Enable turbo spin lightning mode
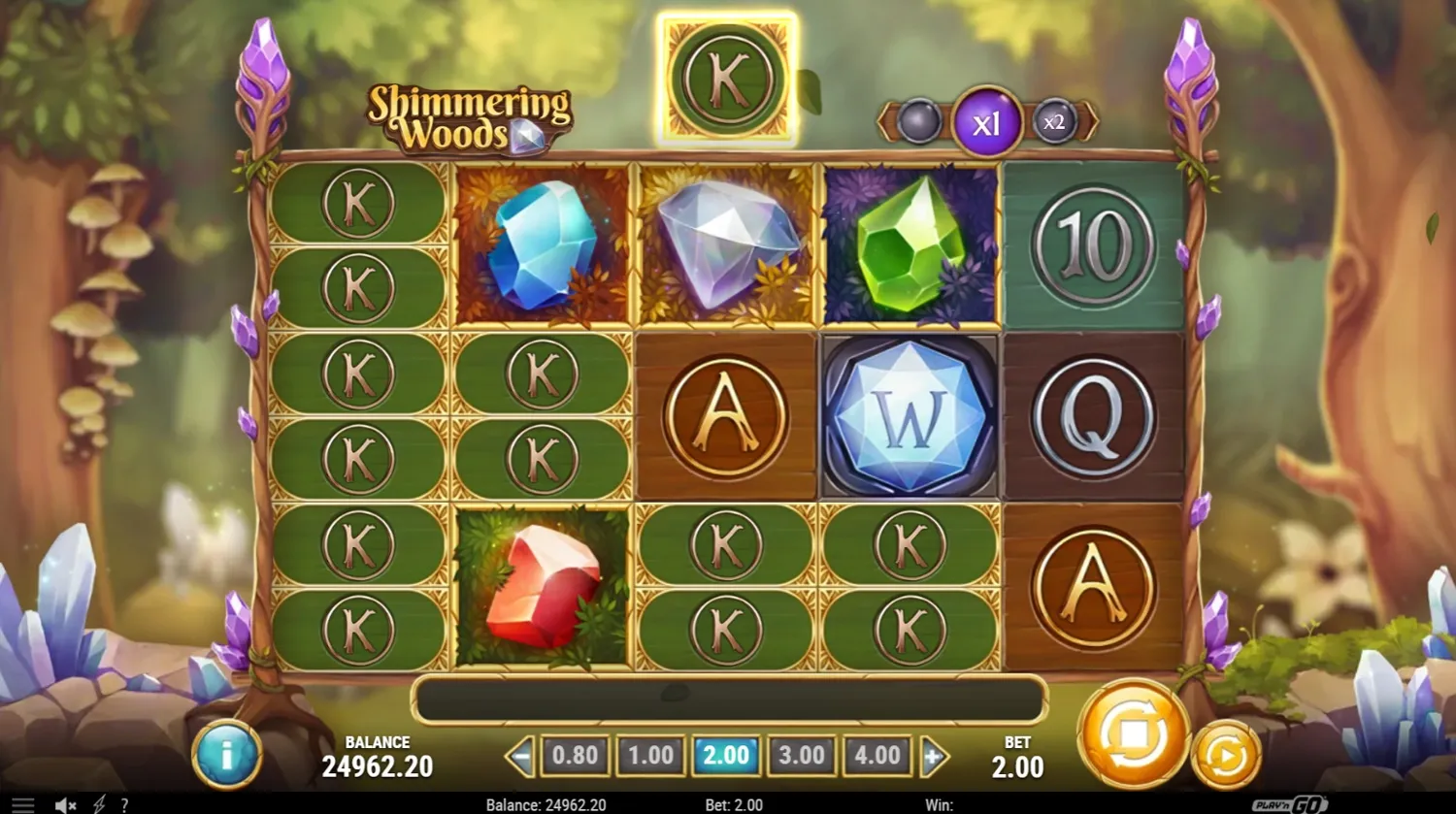The image size is (1456, 814). [x=97, y=804]
